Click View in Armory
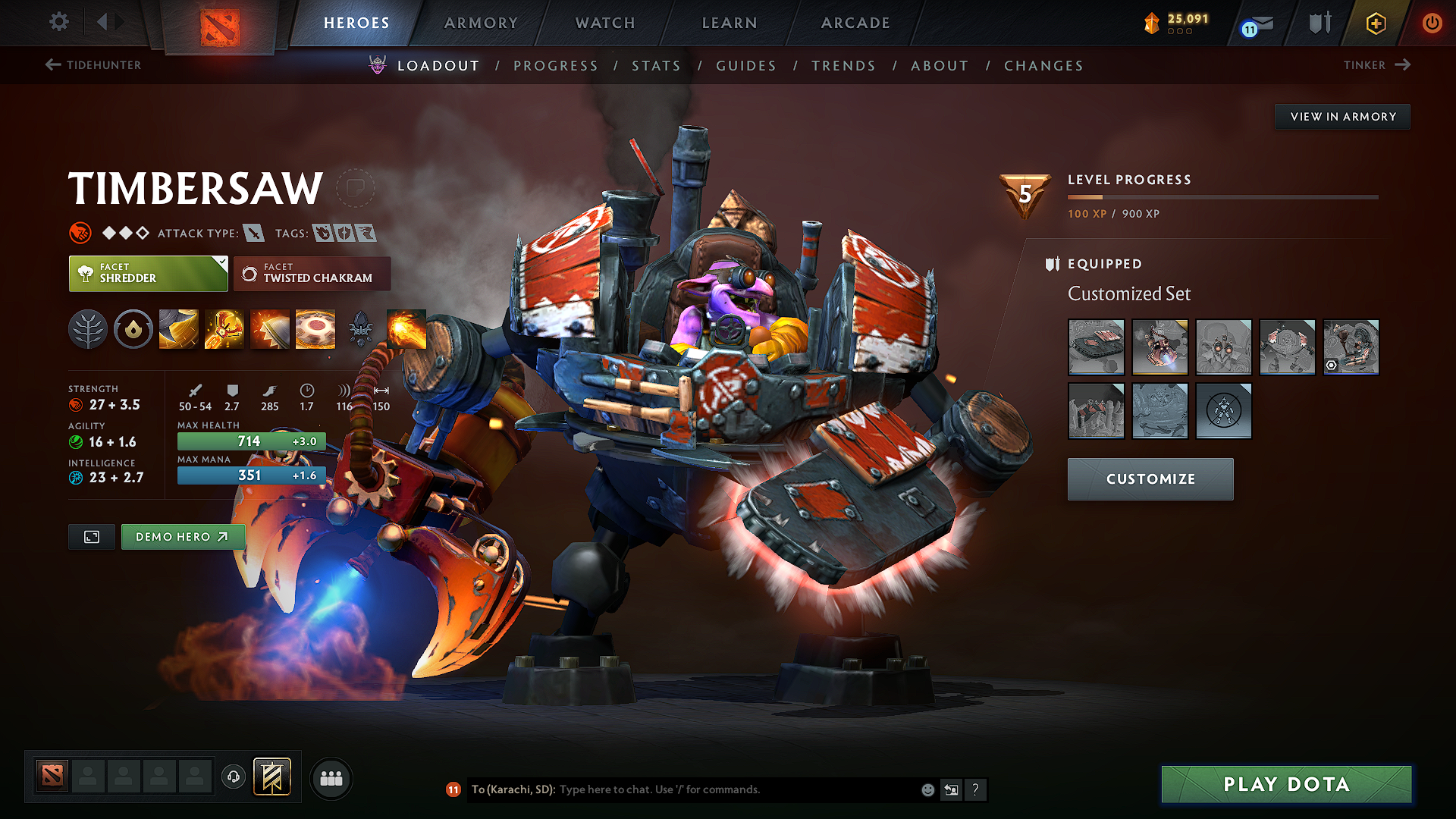 tap(1341, 116)
